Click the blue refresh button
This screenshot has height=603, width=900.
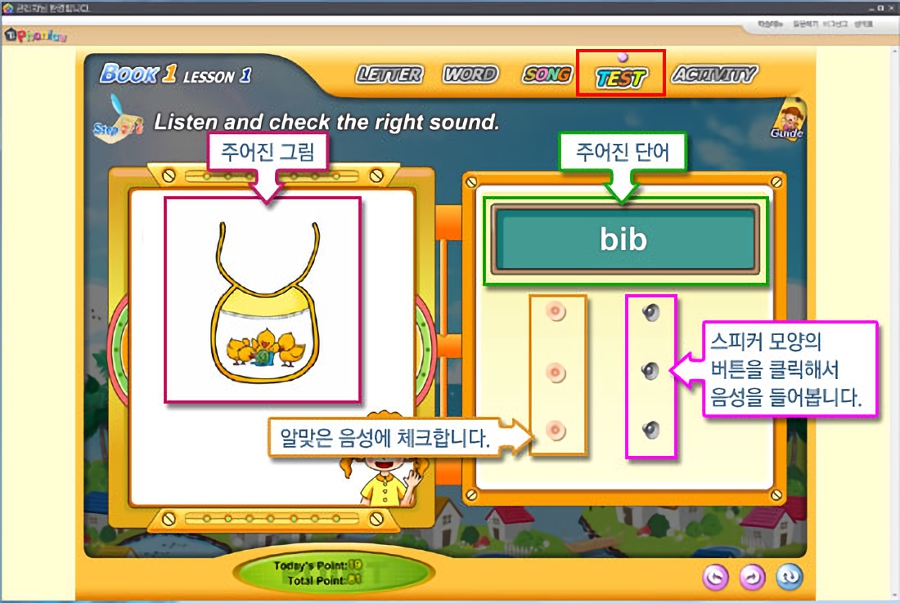(789, 576)
